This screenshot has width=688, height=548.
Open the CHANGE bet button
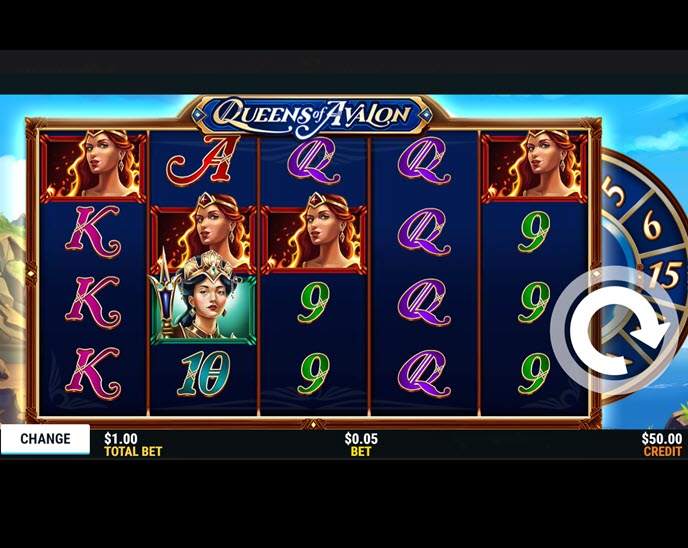tap(45, 439)
